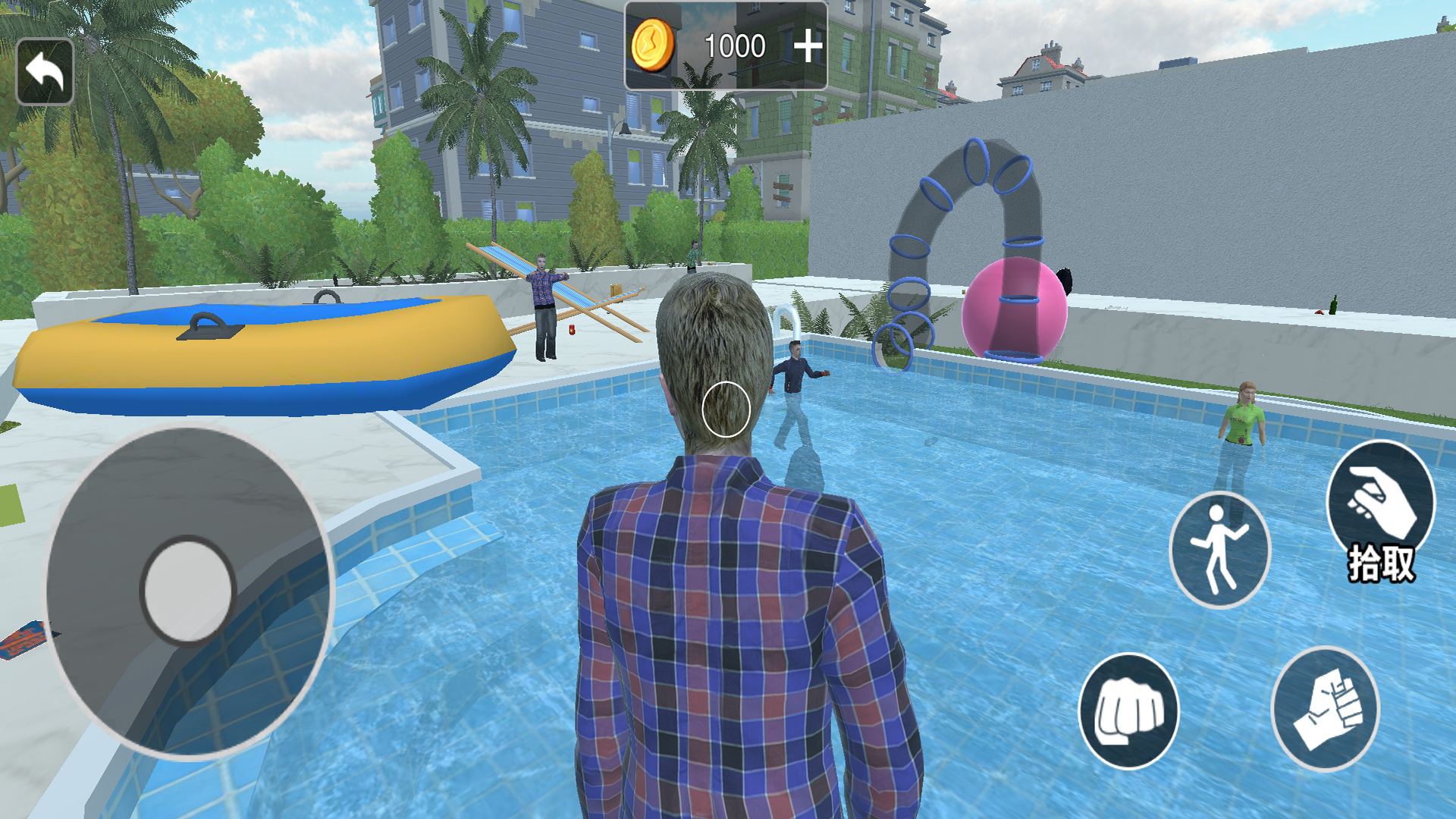1456x819 pixels.
Task: Hit the fist punch button
Action: coord(1128,711)
